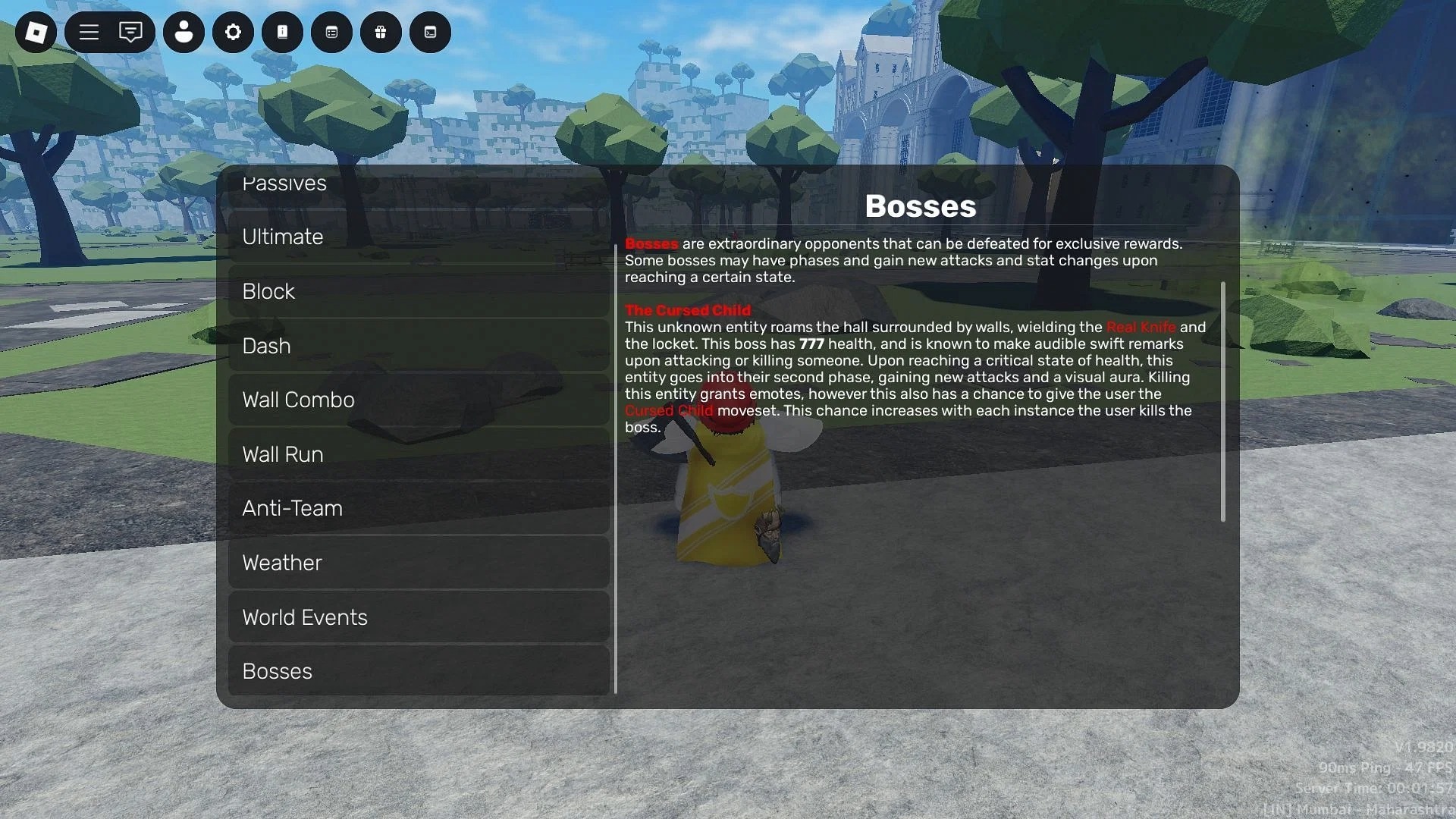Open the Anti-Team topic
This screenshot has height=819, width=1456.
419,509
